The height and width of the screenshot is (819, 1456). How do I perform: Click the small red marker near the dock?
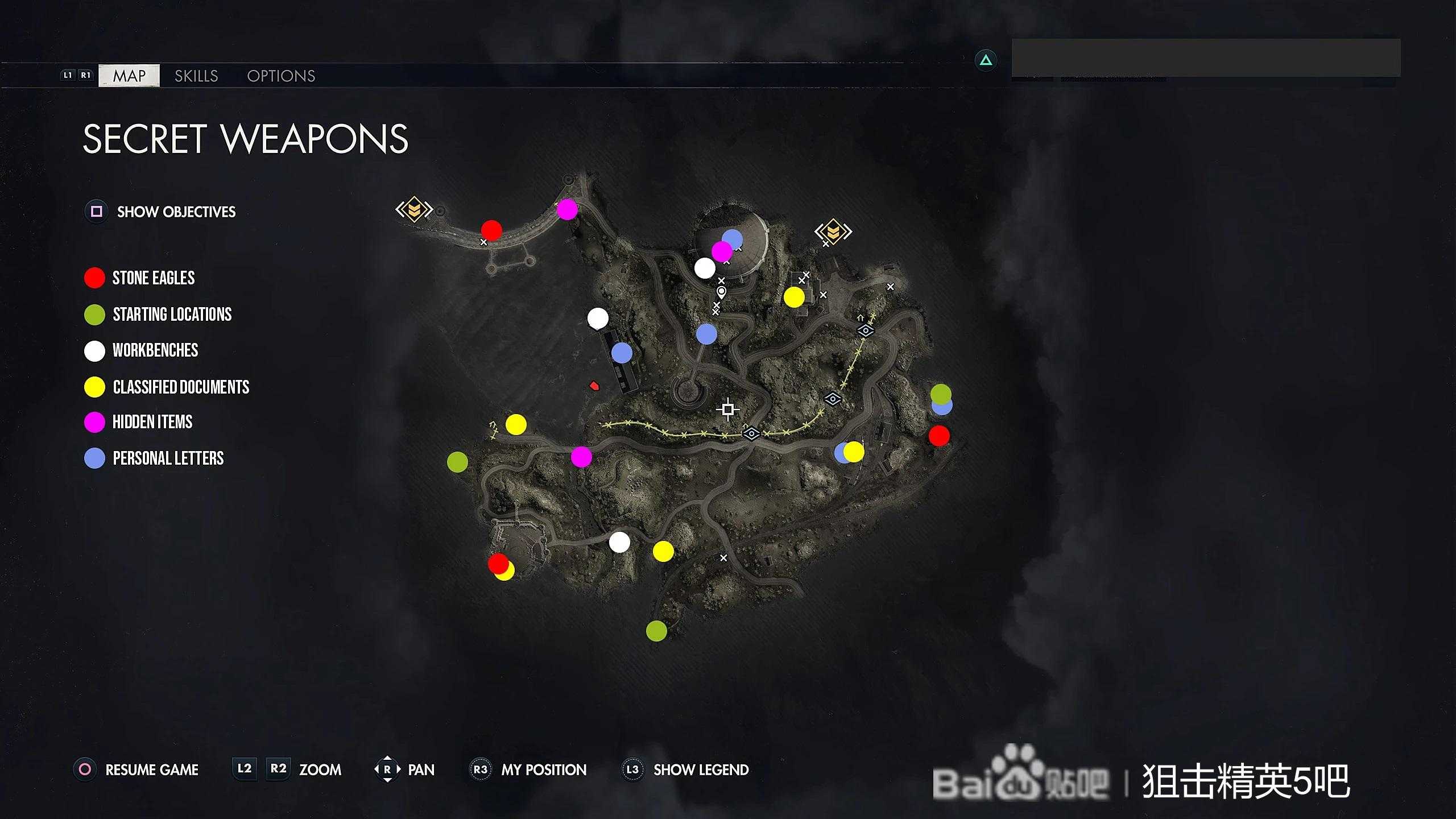(x=594, y=386)
